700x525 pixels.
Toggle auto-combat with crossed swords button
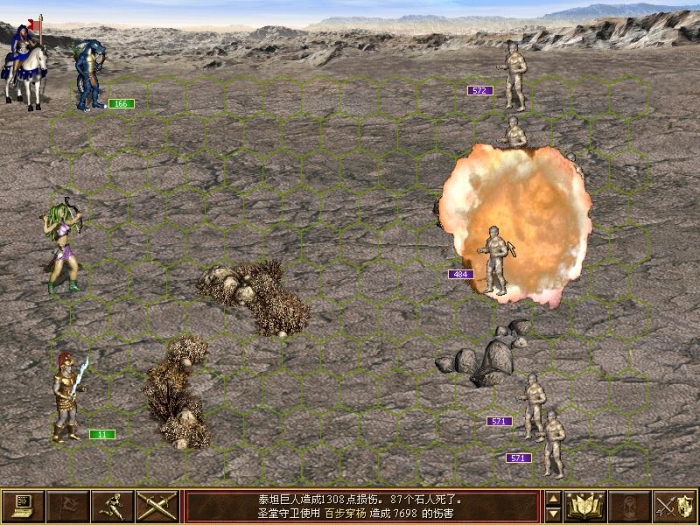(157, 506)
